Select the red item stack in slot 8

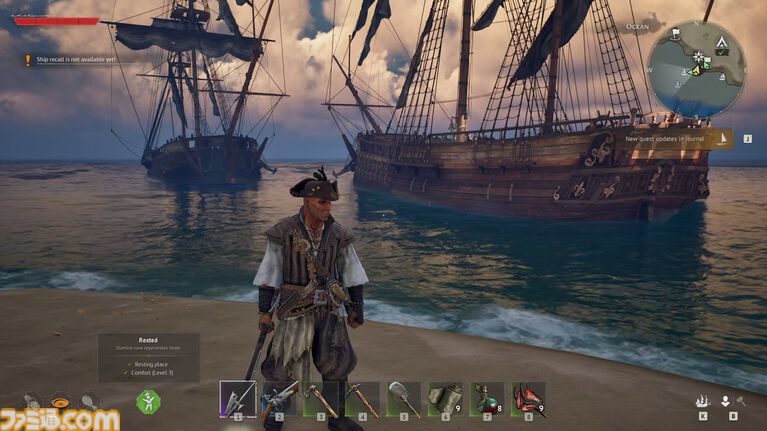528,399
